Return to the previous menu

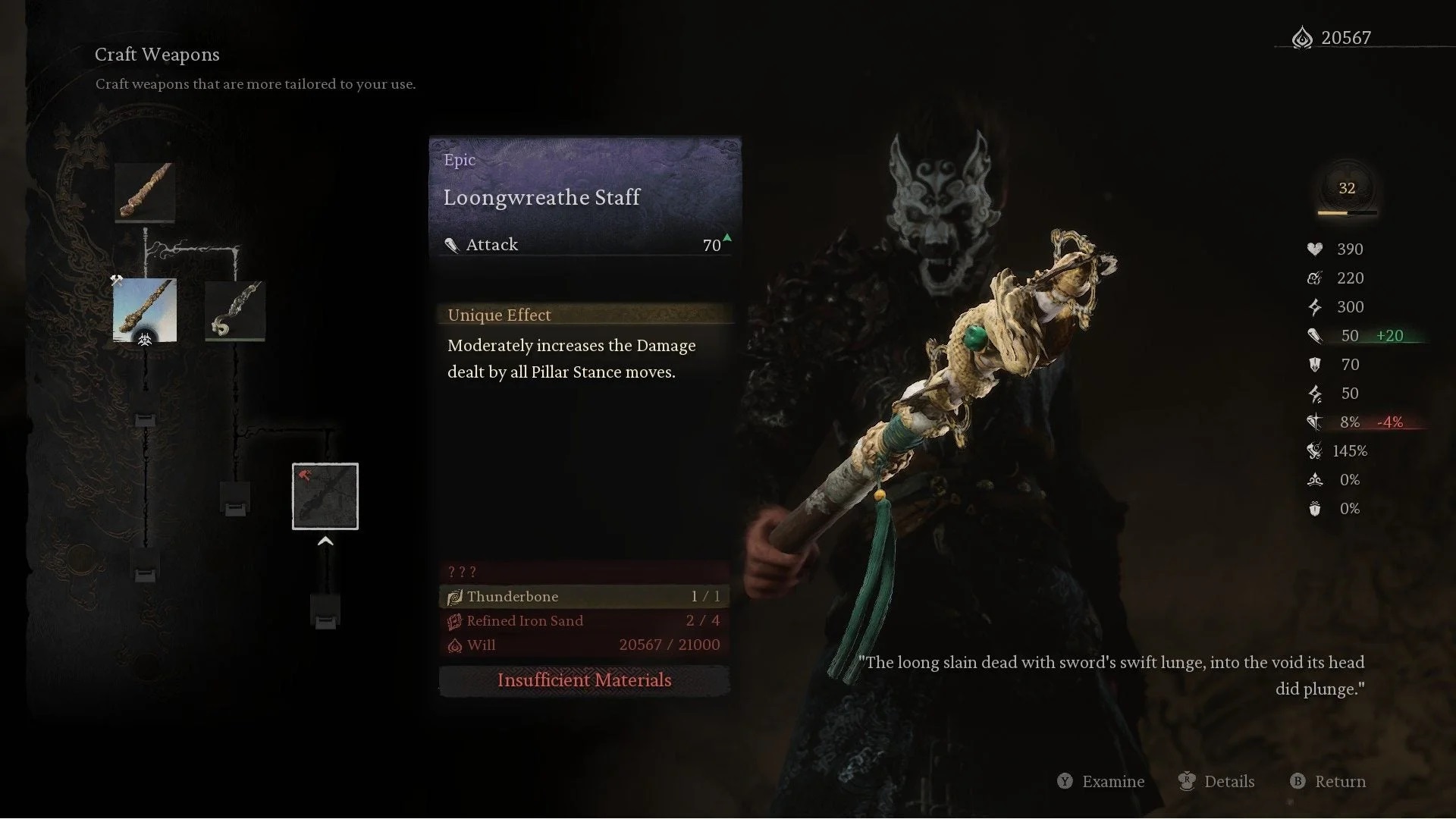coord(1329,782)
